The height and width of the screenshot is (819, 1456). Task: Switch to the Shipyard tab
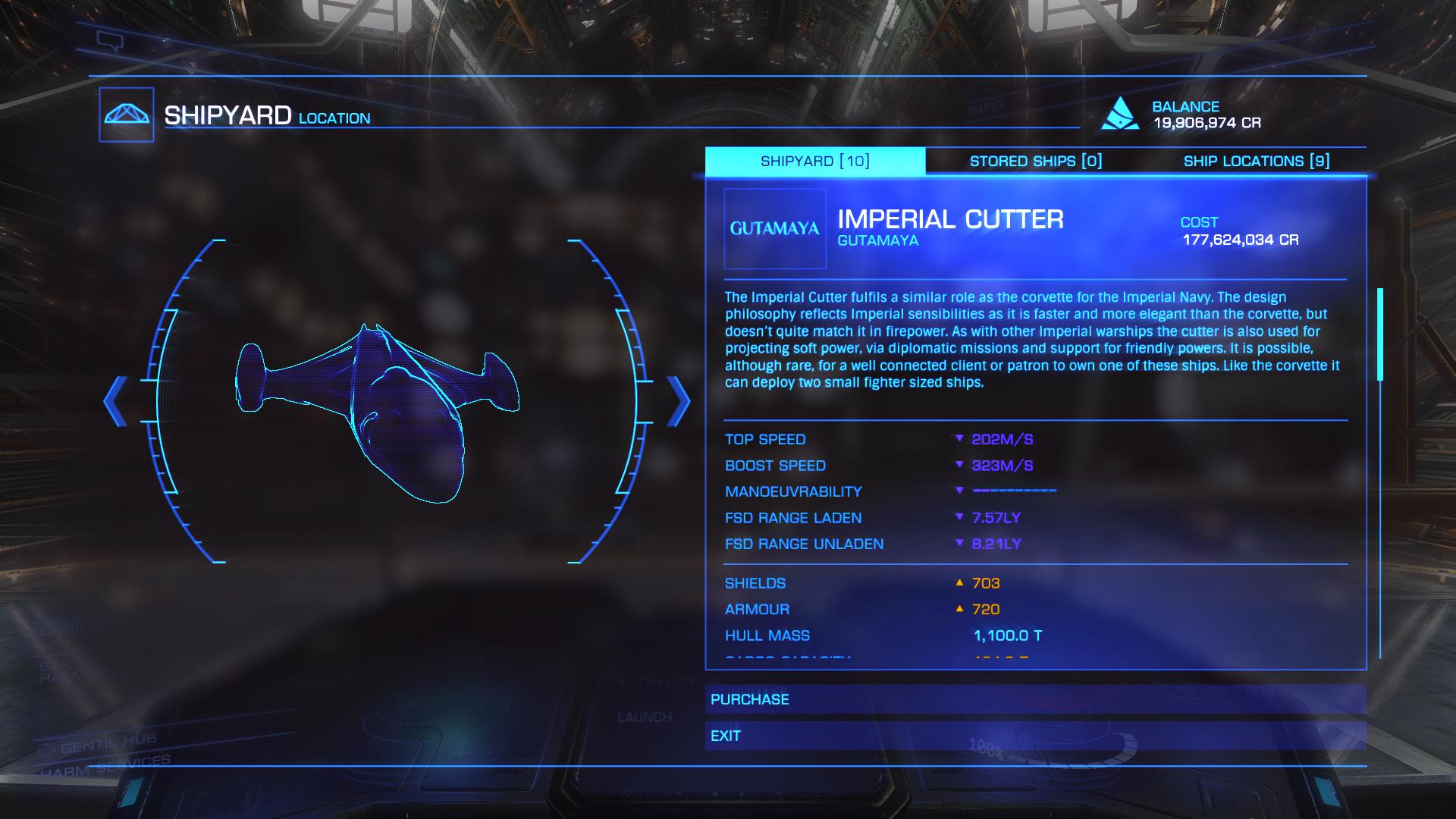tap(815, 161)
